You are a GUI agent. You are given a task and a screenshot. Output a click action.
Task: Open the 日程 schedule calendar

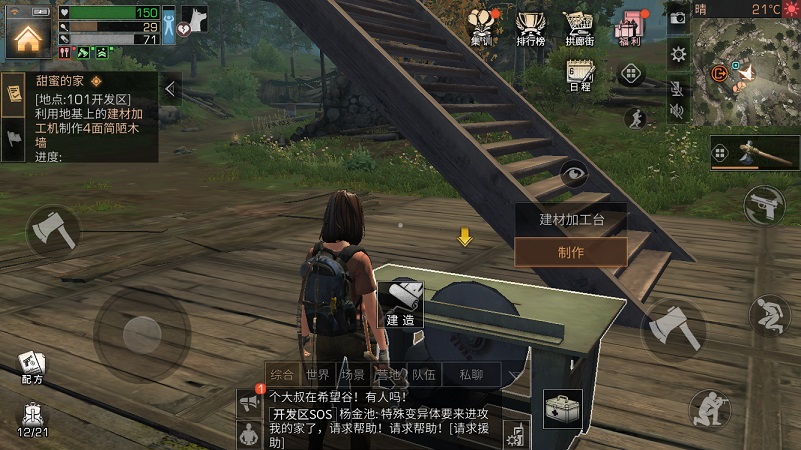(x=580, y=74)
